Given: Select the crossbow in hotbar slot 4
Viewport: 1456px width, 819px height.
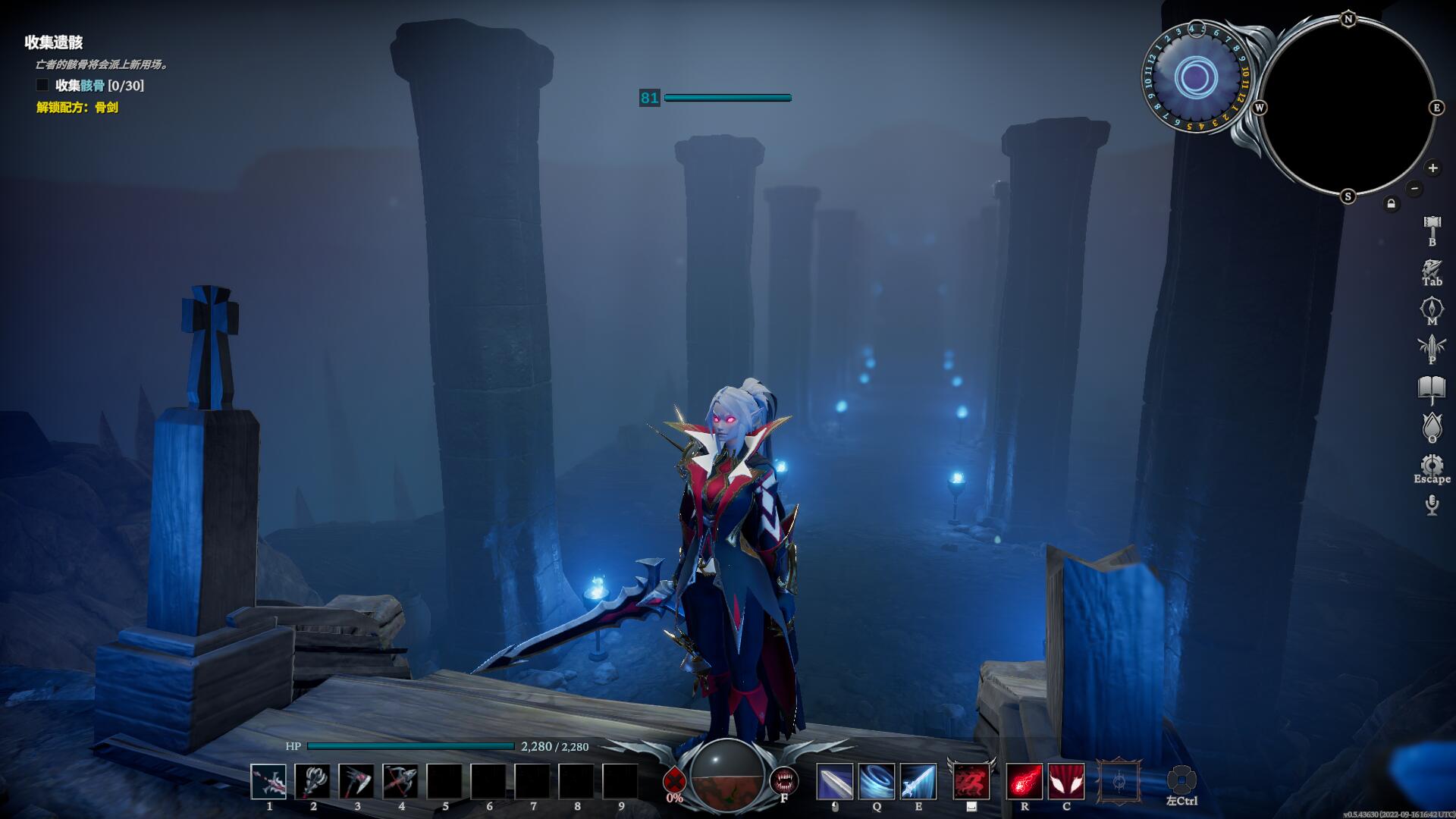Looking at the screenshot, I should (400, 782).
